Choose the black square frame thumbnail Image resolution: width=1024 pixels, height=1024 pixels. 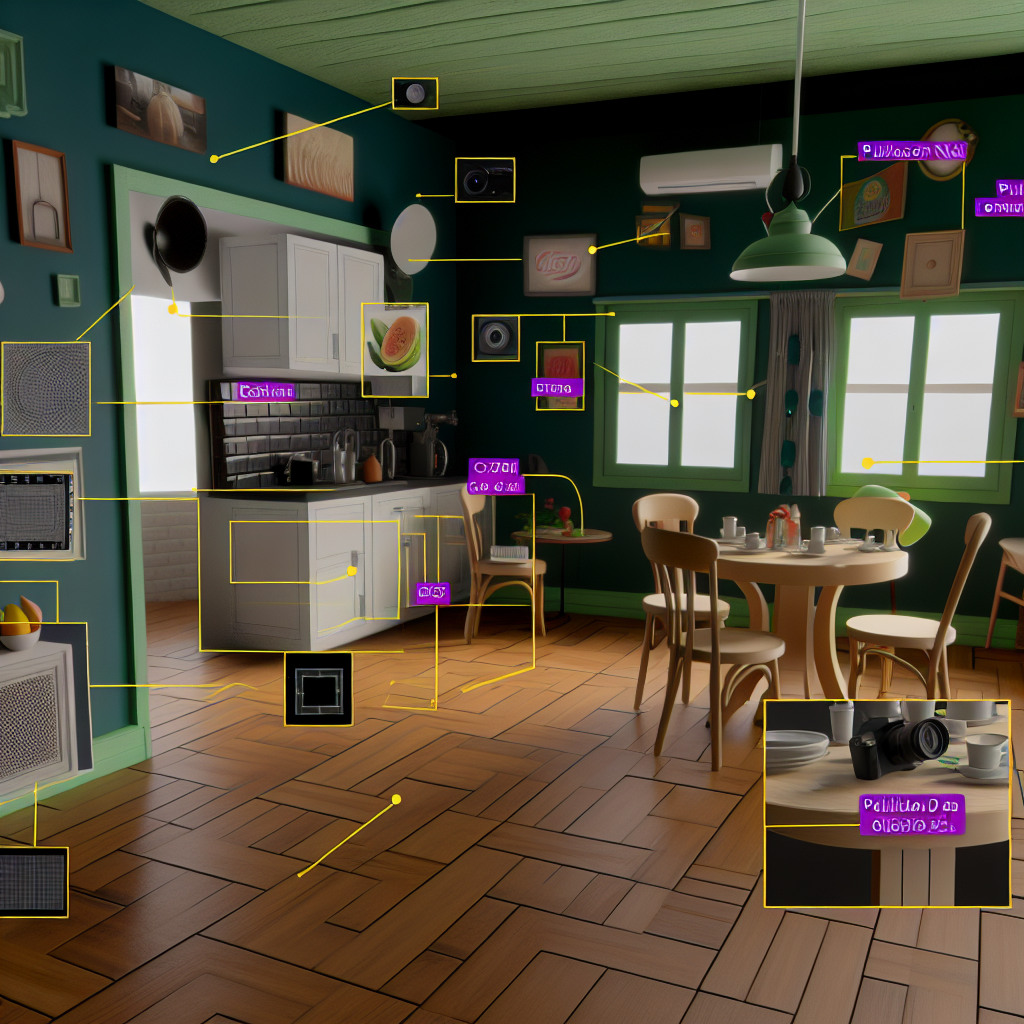click(x=318, y=689)
